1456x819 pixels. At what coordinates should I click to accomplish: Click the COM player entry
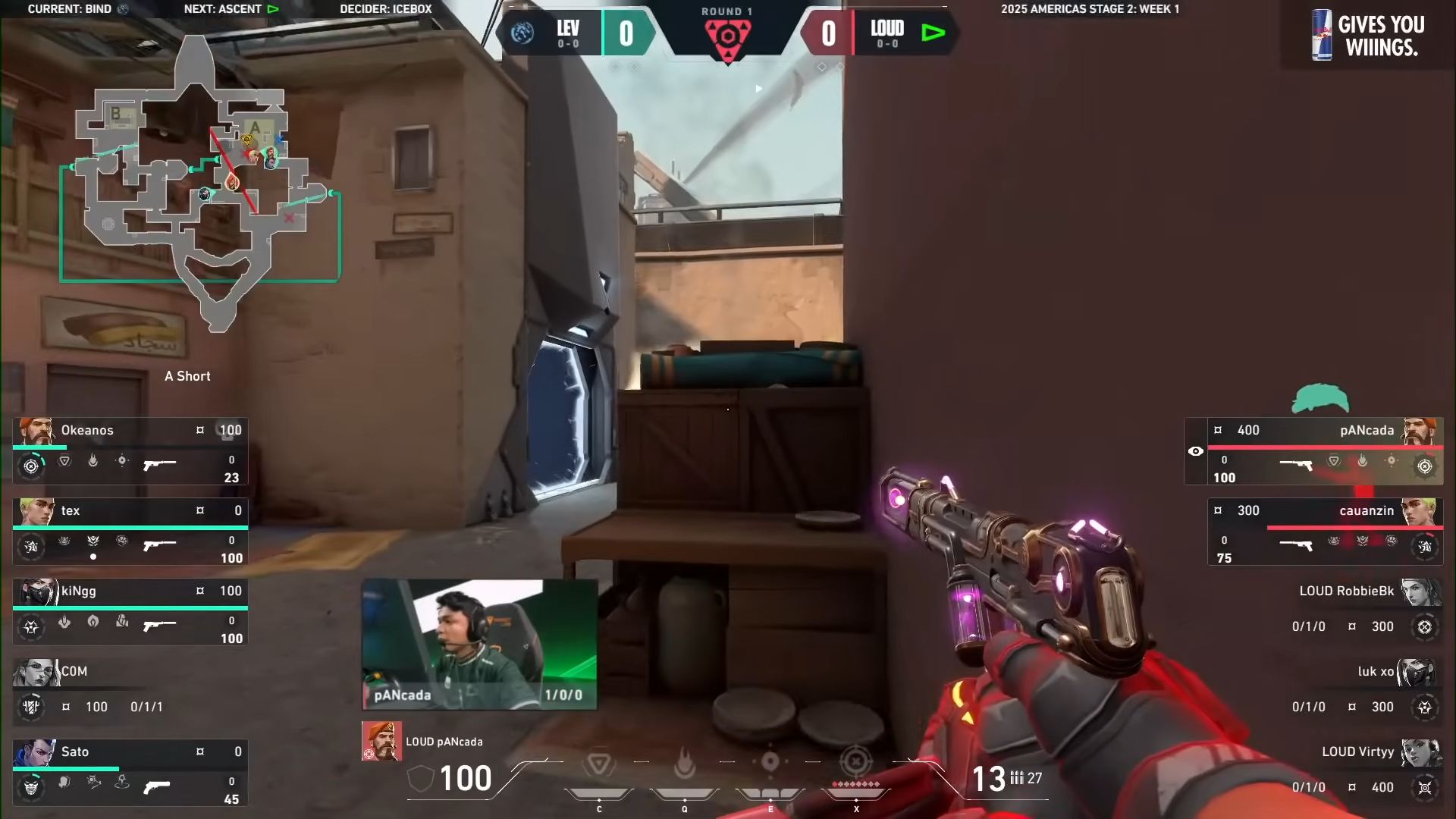coord(130,689)
